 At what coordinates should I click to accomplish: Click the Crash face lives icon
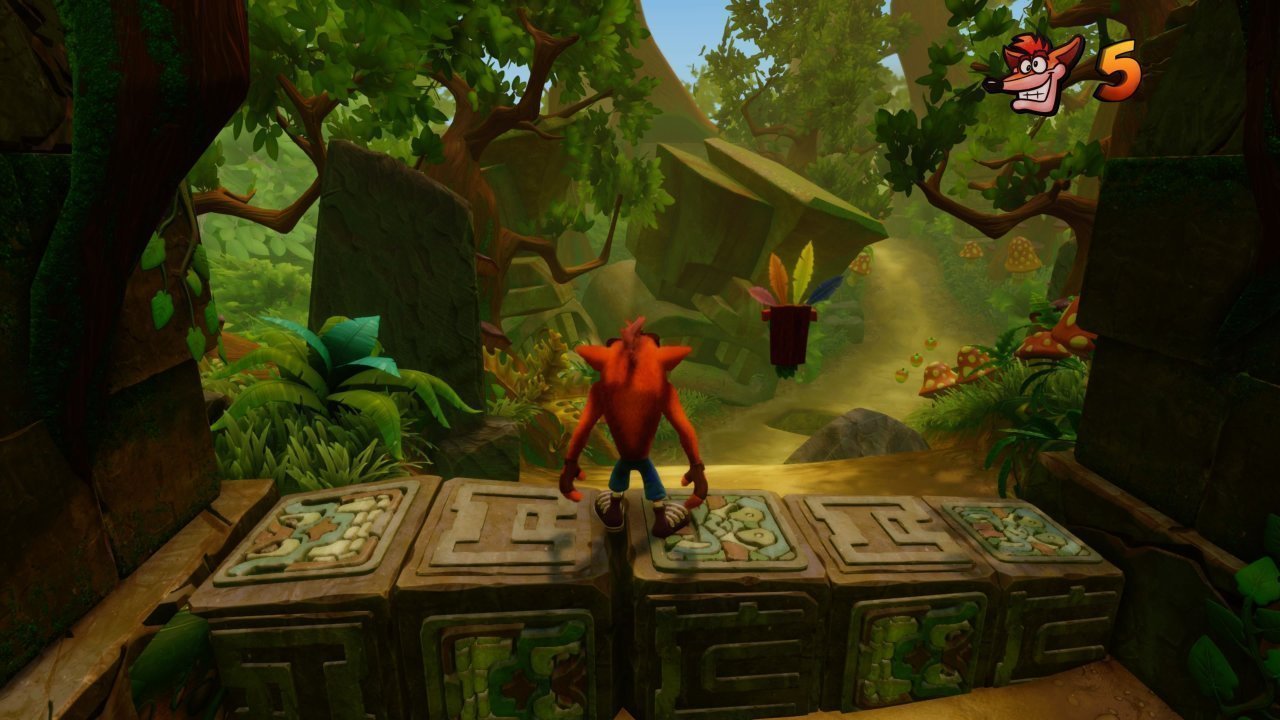point(1034,73)
